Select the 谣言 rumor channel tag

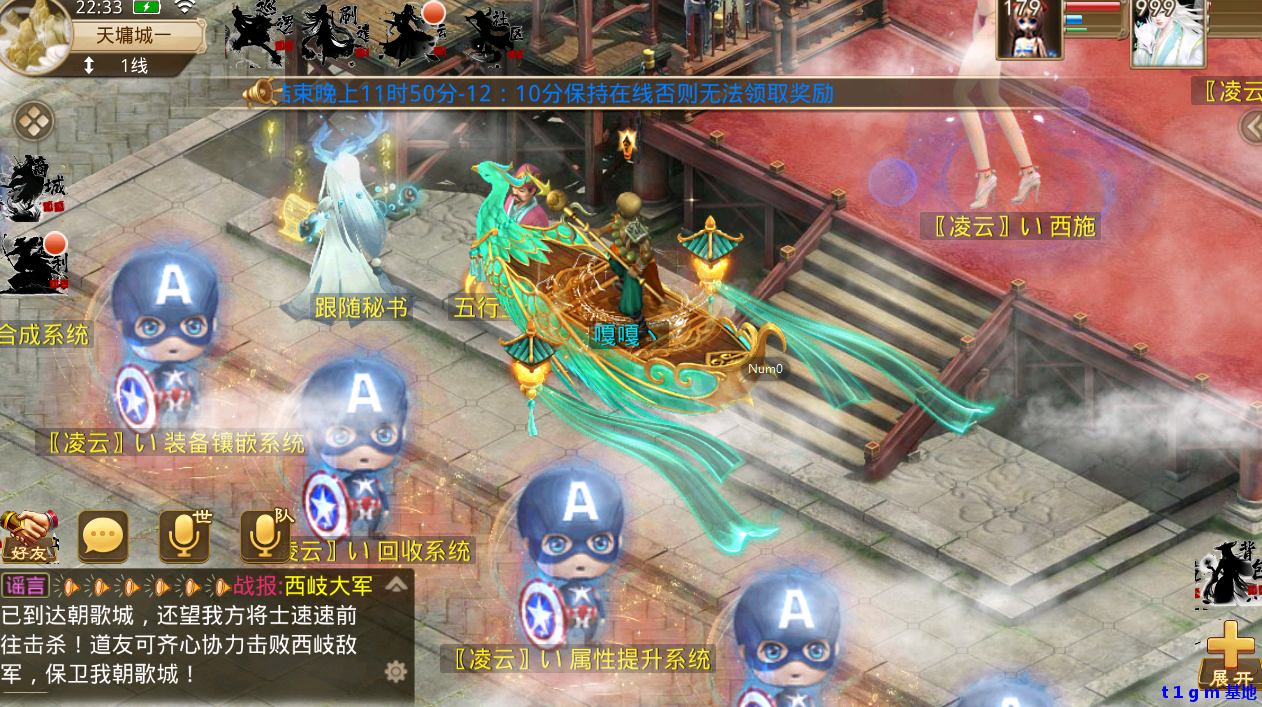pos(25,586)
